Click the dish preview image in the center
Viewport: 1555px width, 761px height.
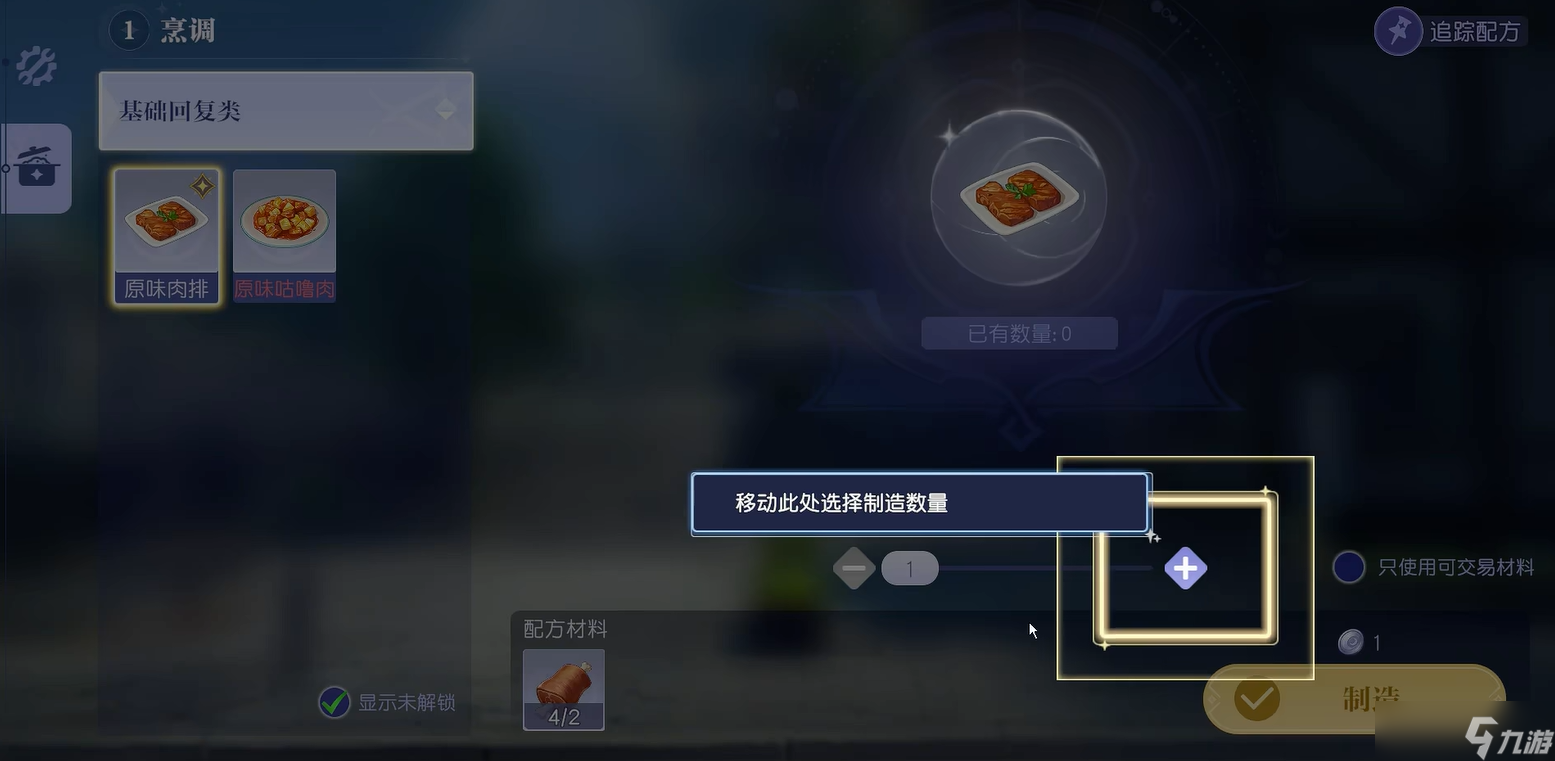pyautogui.click(x=1018, y=197)
